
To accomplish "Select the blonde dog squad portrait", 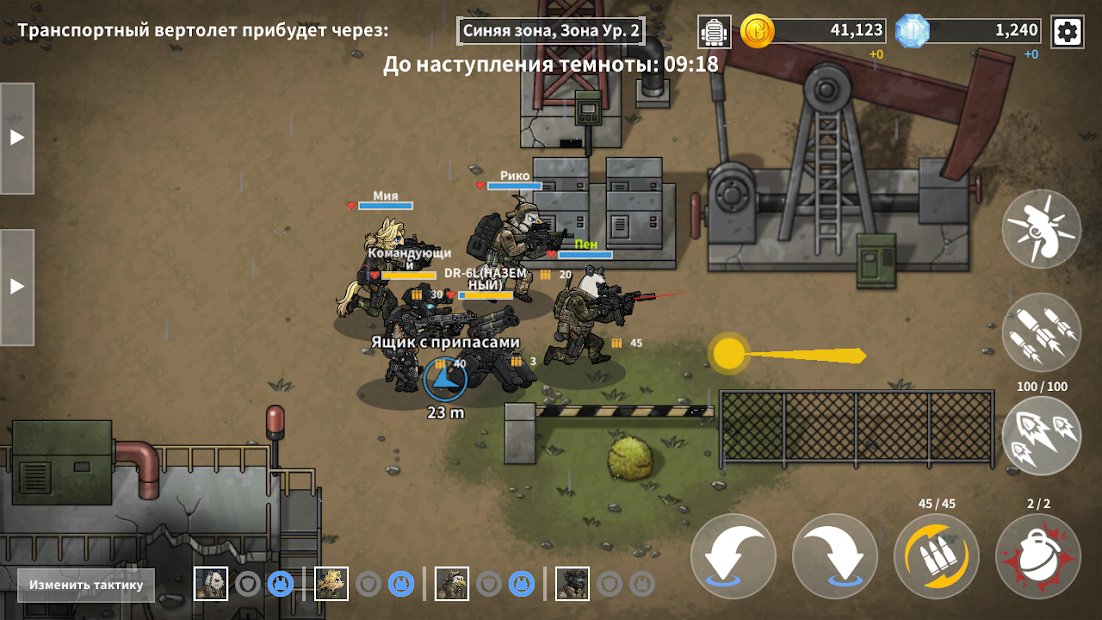I will tap(331, 583).
